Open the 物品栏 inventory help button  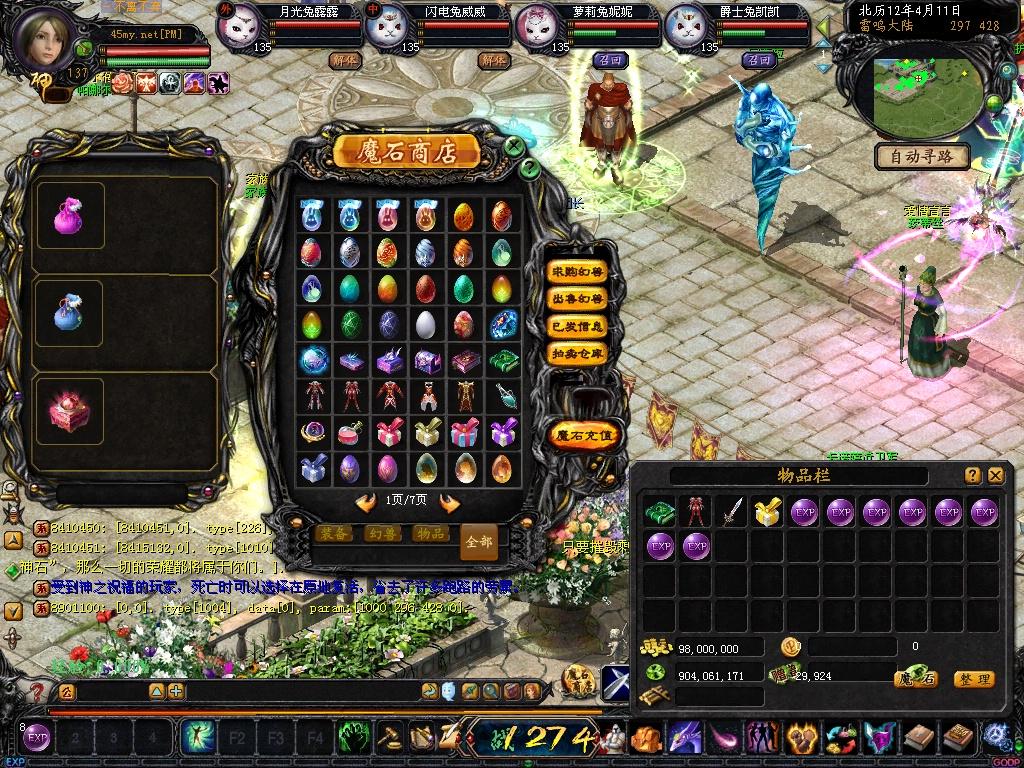tap(972, 476)
